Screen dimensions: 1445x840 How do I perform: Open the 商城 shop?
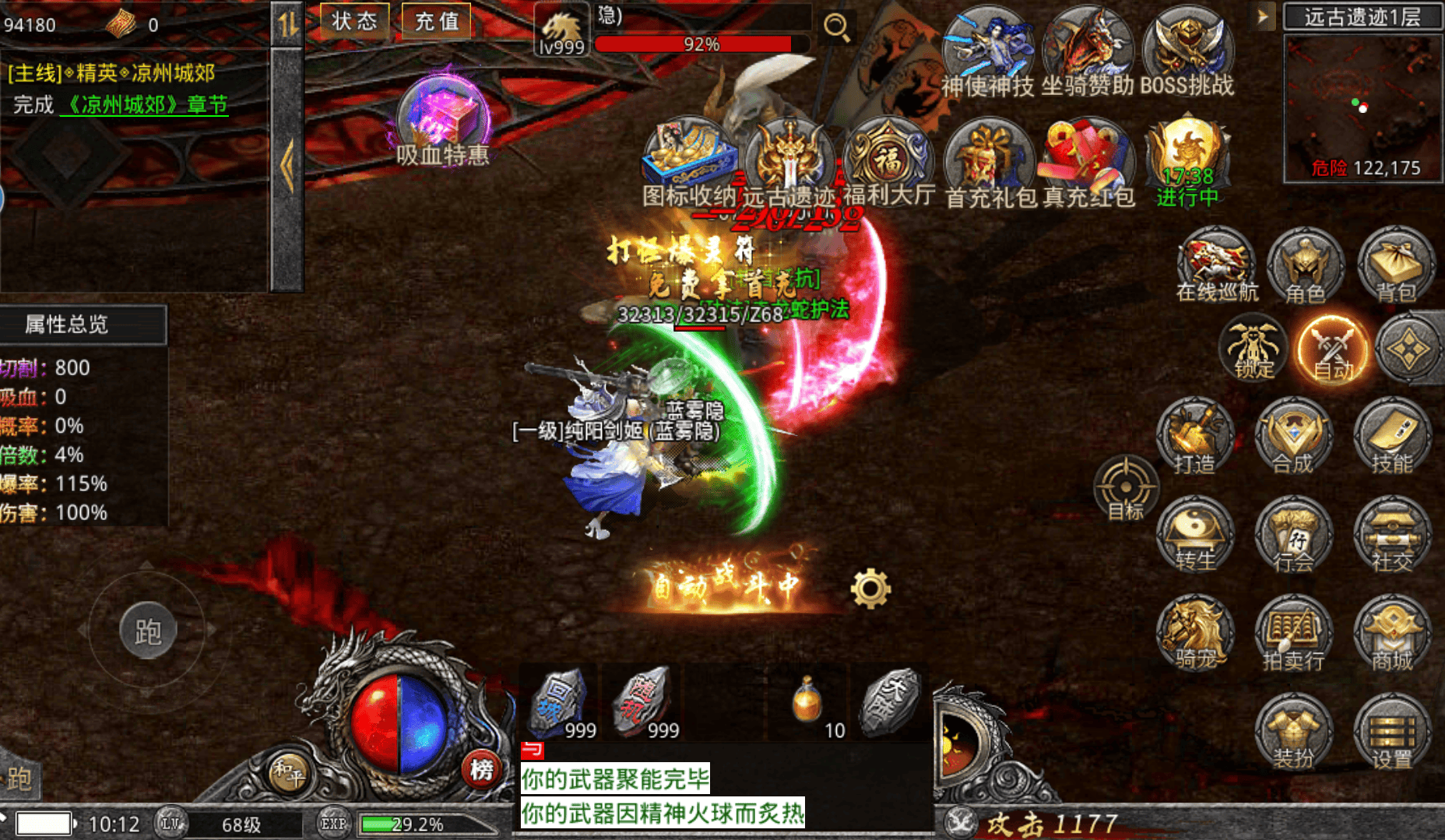[x=1392, y=634]
